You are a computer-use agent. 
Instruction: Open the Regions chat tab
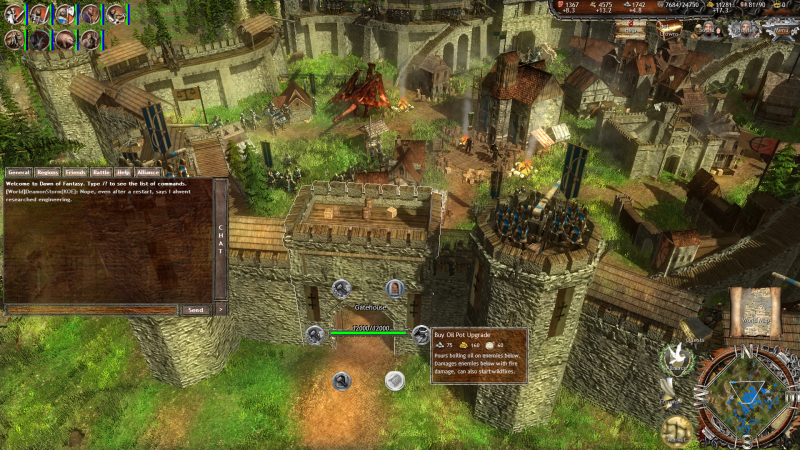pos(47,172)
